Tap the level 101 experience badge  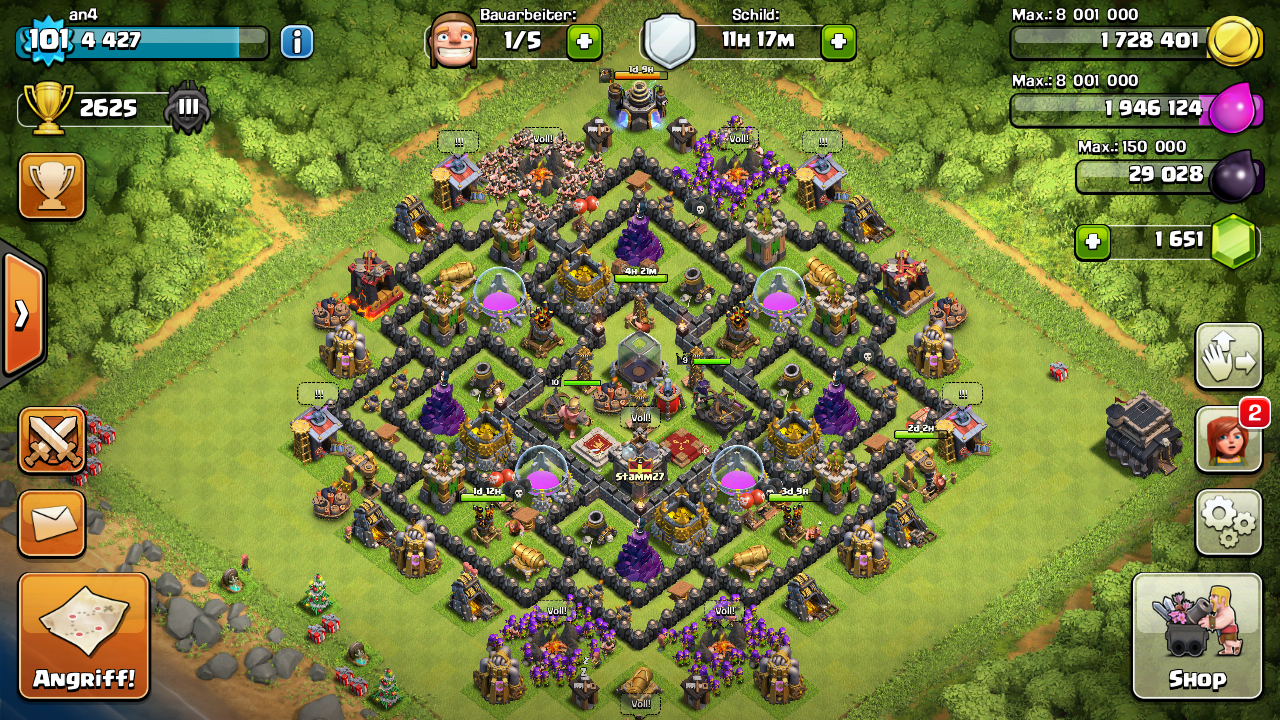click(46, 40)
